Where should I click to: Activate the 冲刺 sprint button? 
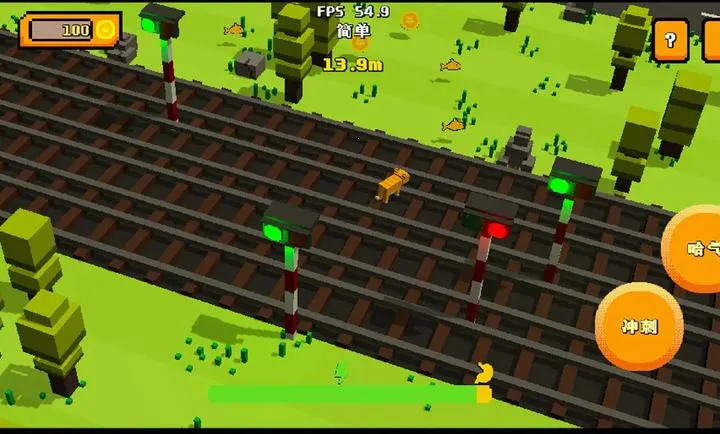coord(639,326)
